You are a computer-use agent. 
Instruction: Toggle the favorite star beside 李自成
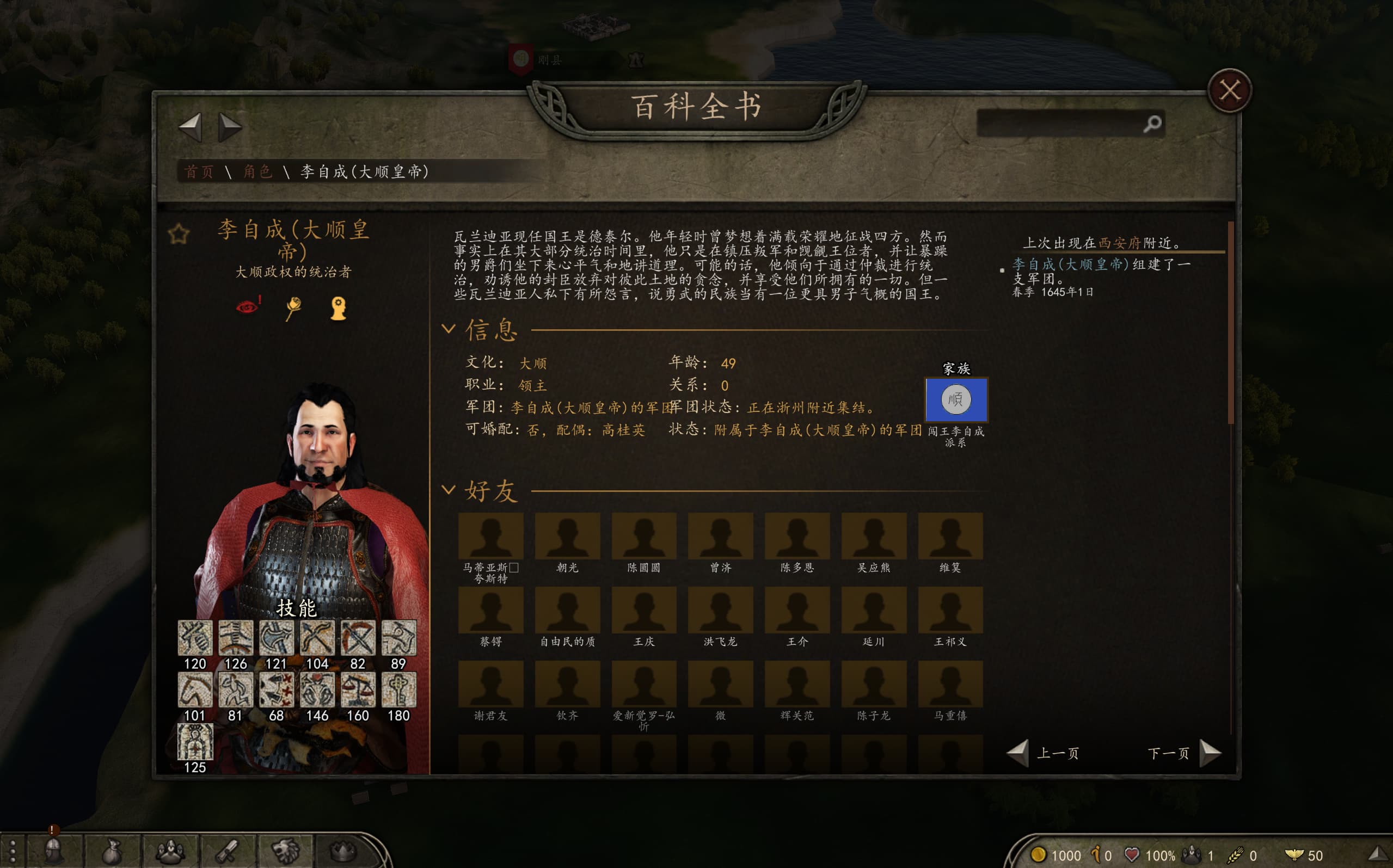tap(179, 234)
